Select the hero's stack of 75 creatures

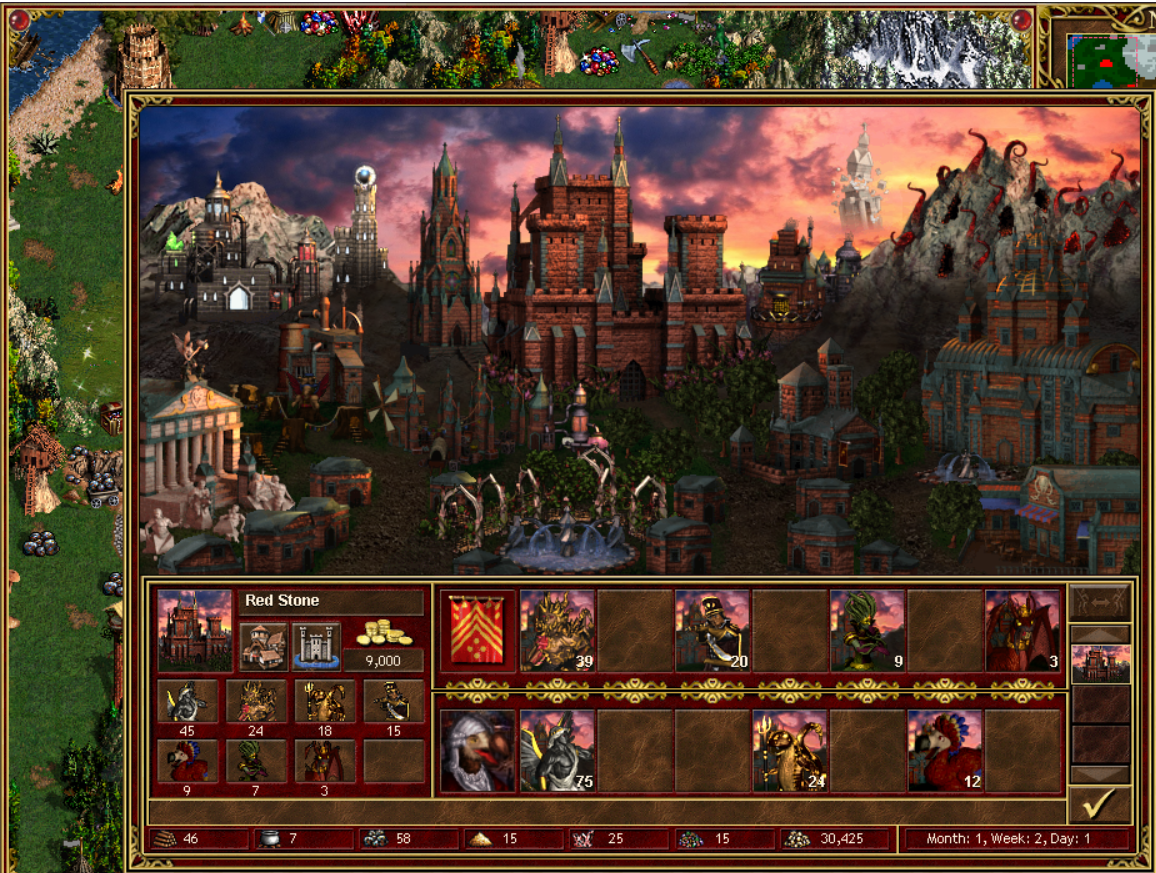(x=557, y=750)
